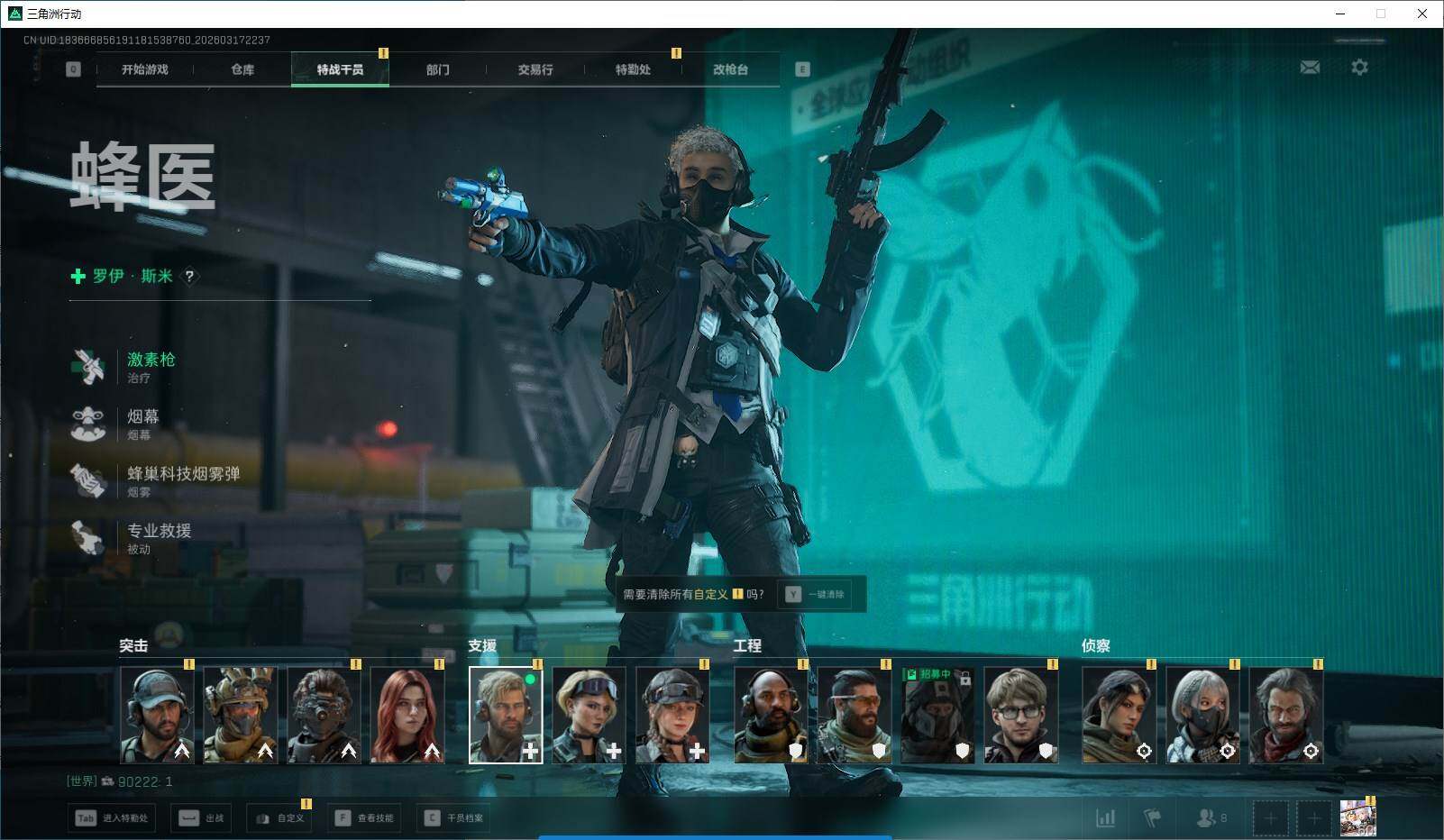The image size is (1444, 840).
Task: Click the 一键清除 clear button
Action: 816,595
